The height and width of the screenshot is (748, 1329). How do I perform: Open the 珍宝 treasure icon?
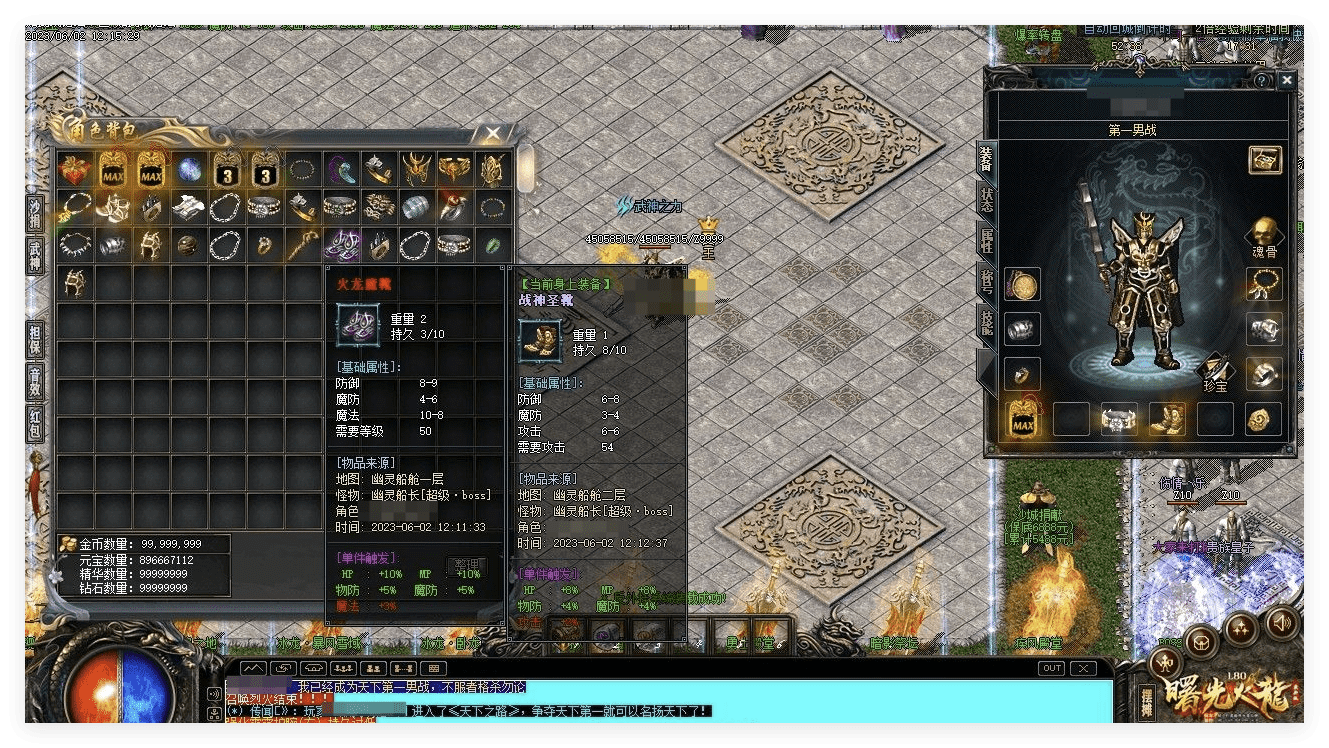click(x=1218, y=370)
